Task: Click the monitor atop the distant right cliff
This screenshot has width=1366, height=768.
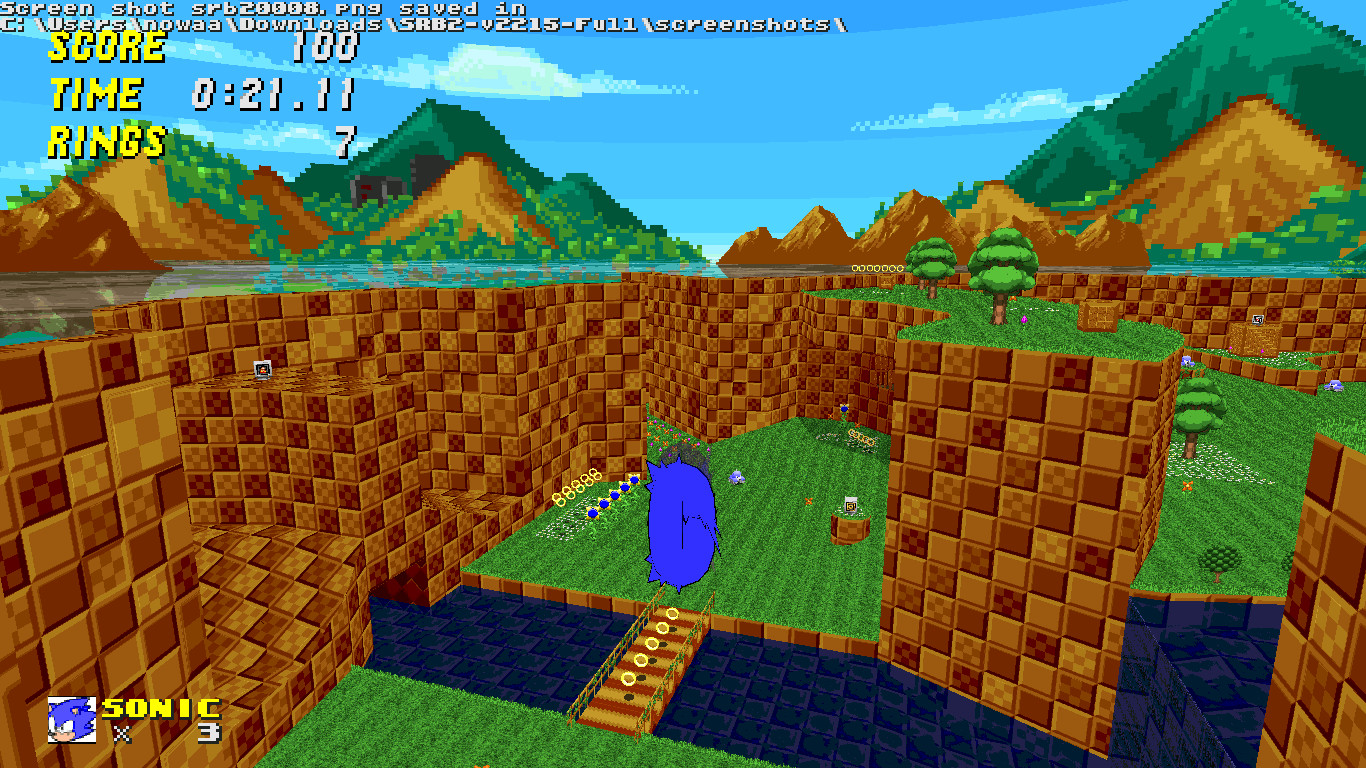Action: tap(1257, 320)
